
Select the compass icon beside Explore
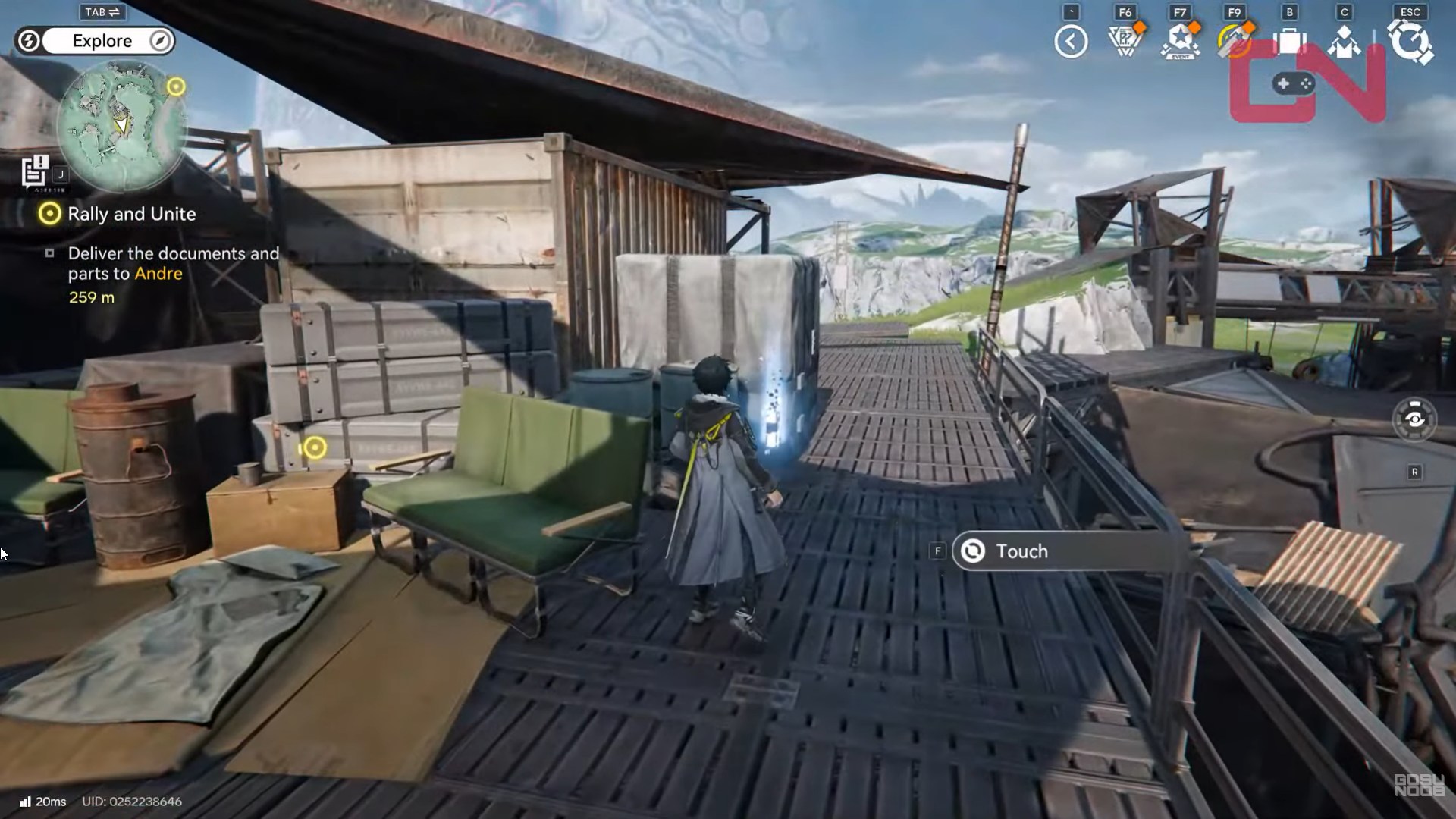159,41
